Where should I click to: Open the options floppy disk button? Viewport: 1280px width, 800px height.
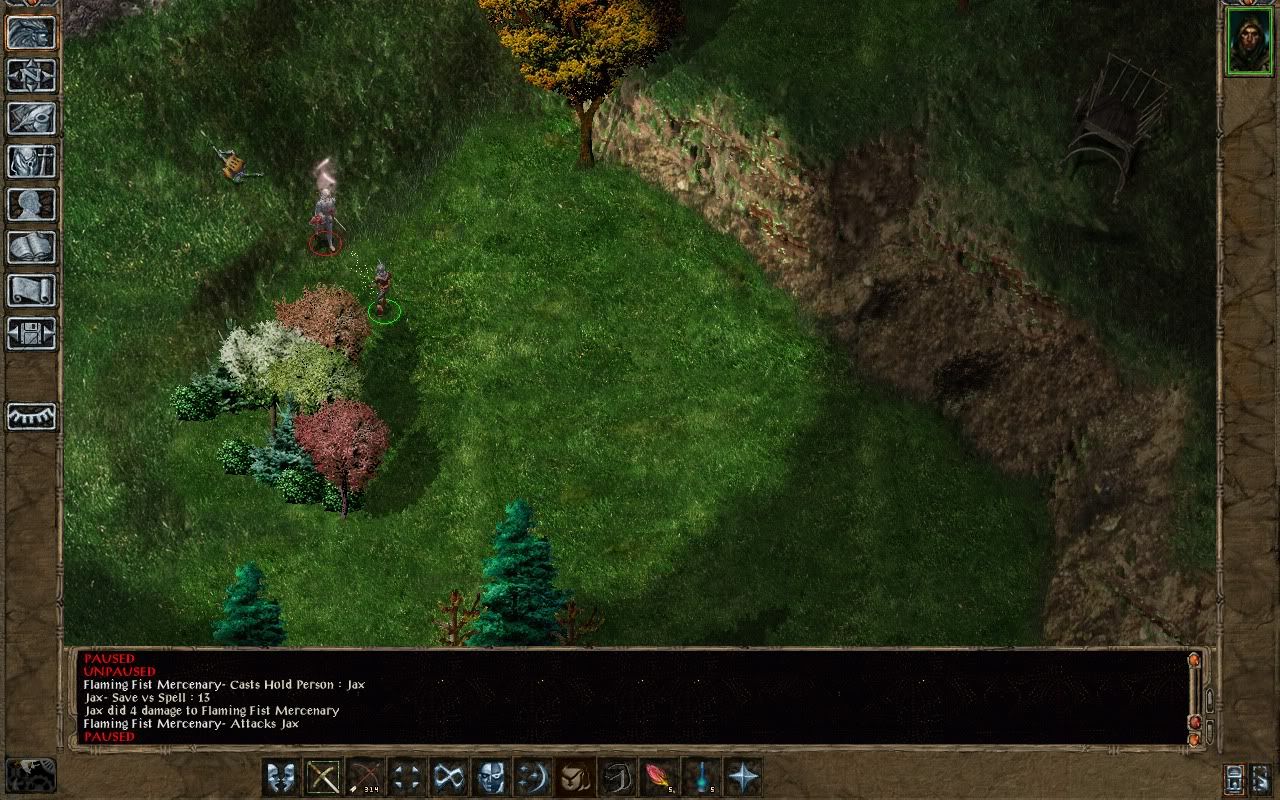tap(32, 333)
